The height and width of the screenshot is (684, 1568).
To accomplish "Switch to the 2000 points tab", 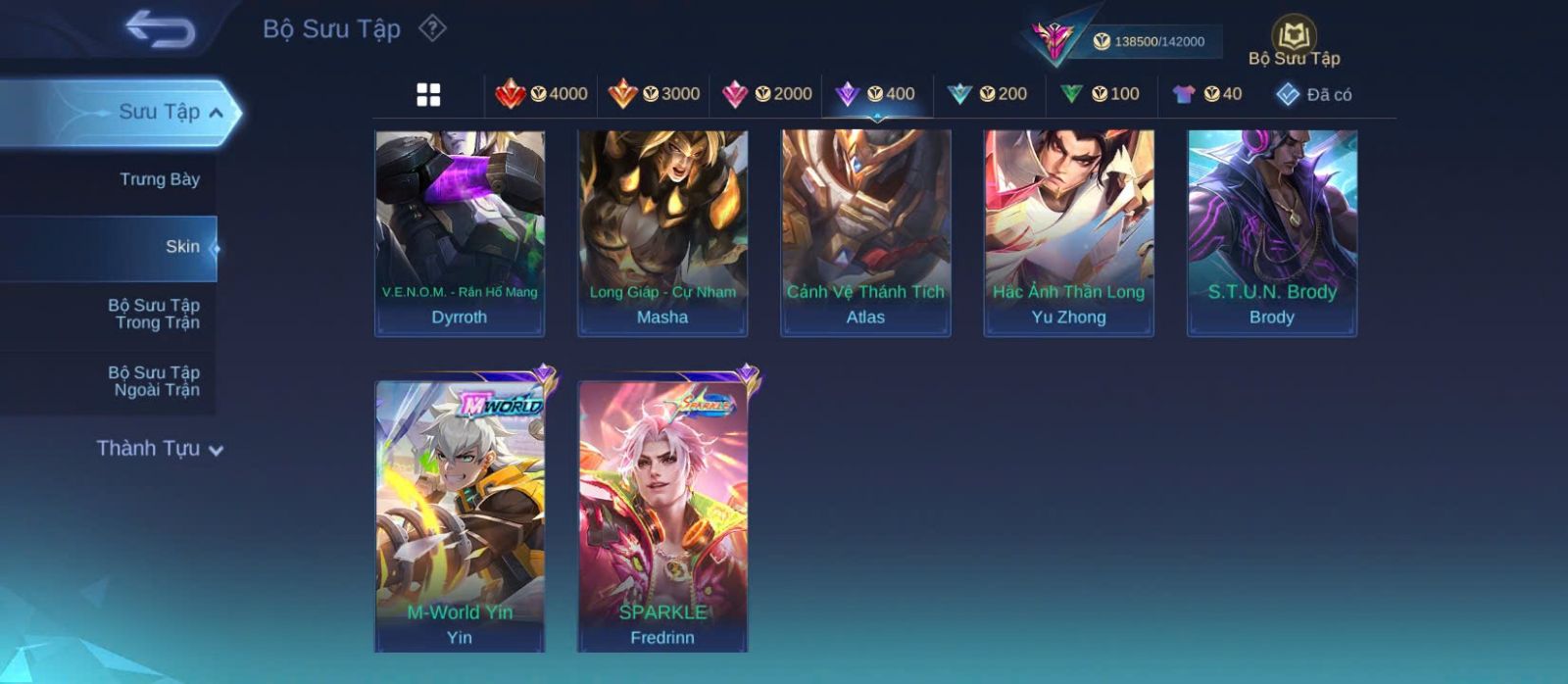I will tap(766, 94).
